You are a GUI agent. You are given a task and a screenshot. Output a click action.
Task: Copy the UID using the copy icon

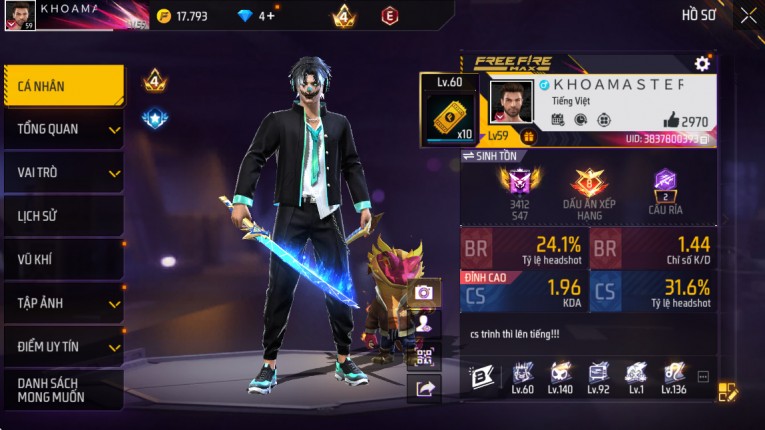(x=704, y=140)
